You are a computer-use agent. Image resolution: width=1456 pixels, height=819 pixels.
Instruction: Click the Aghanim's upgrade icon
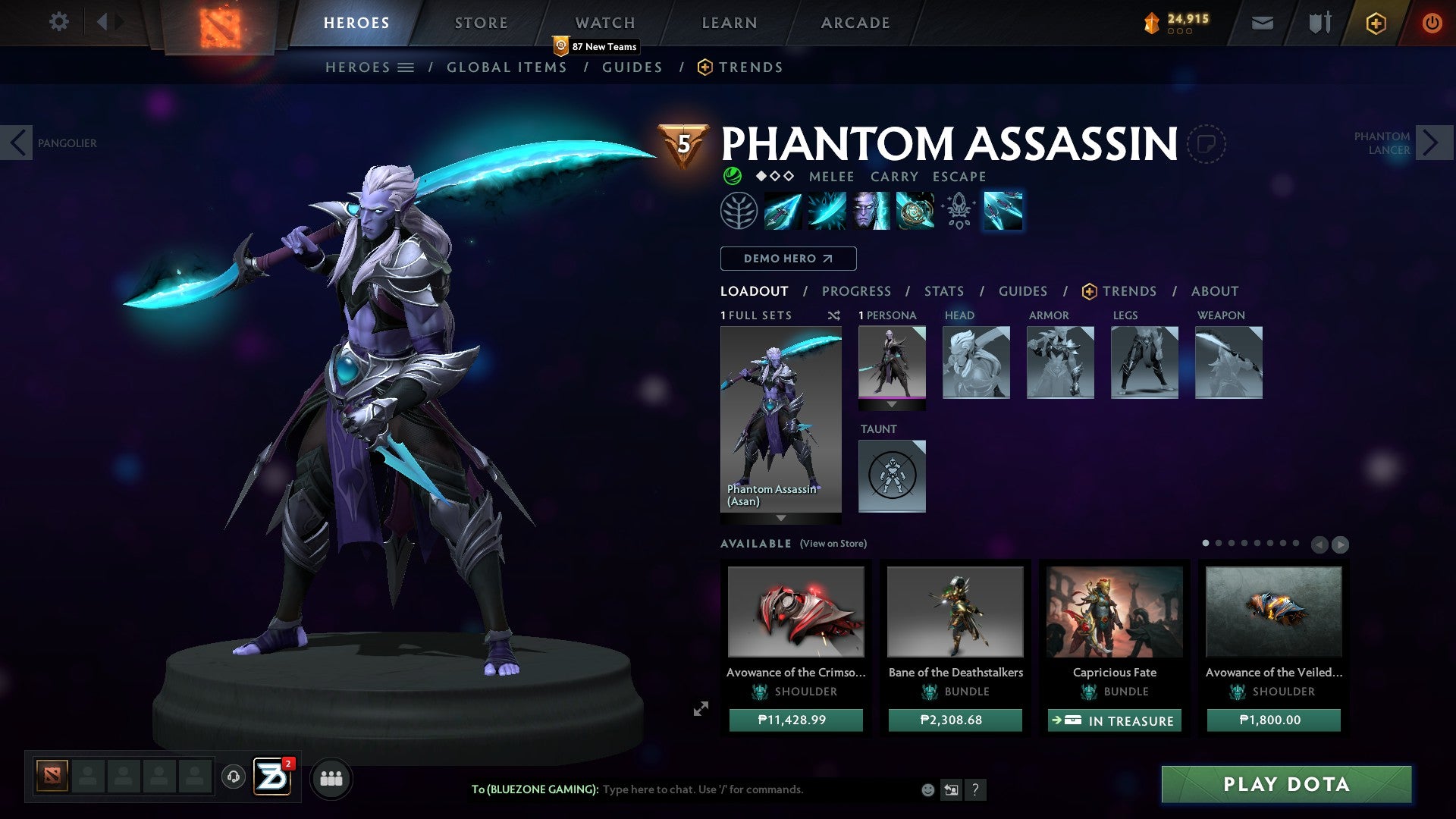[x=958, y=211]
